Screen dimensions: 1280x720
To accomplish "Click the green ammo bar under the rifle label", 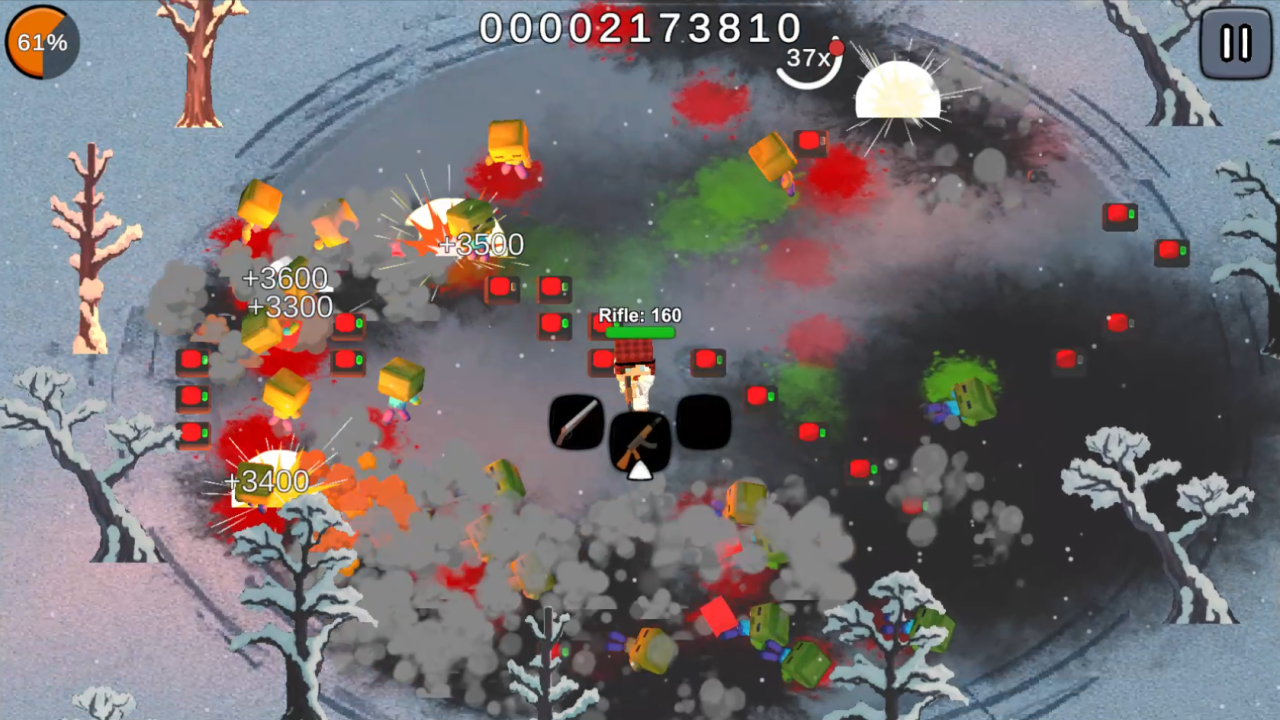I will [640, 331].
